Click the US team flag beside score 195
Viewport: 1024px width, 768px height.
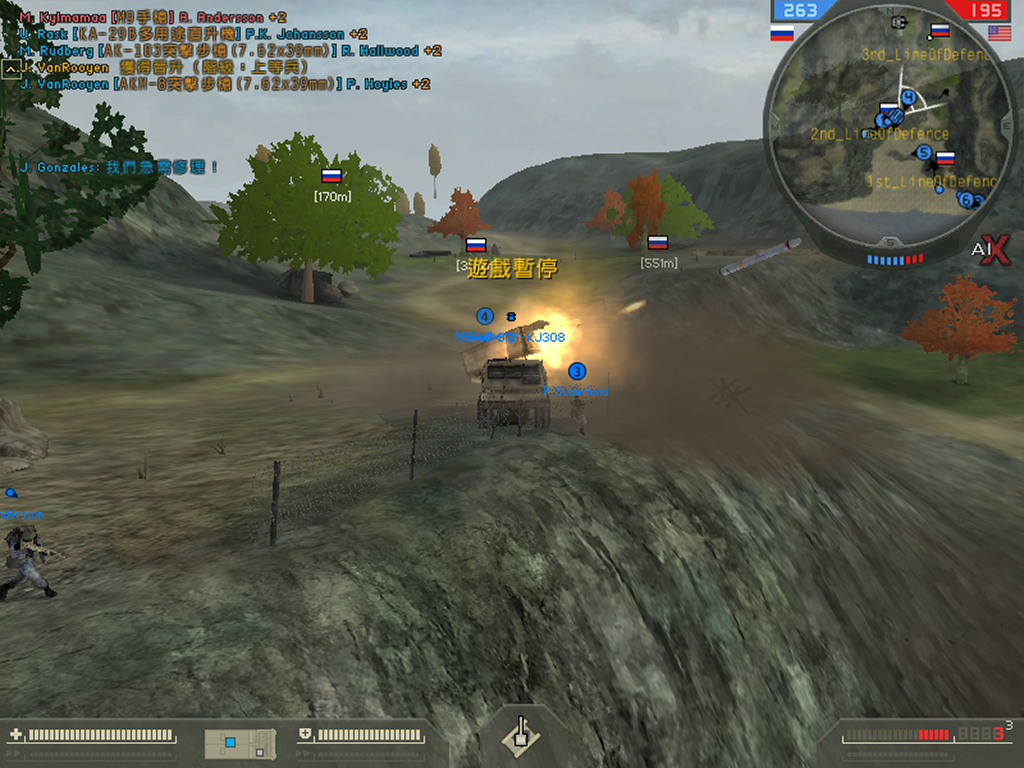999,33
